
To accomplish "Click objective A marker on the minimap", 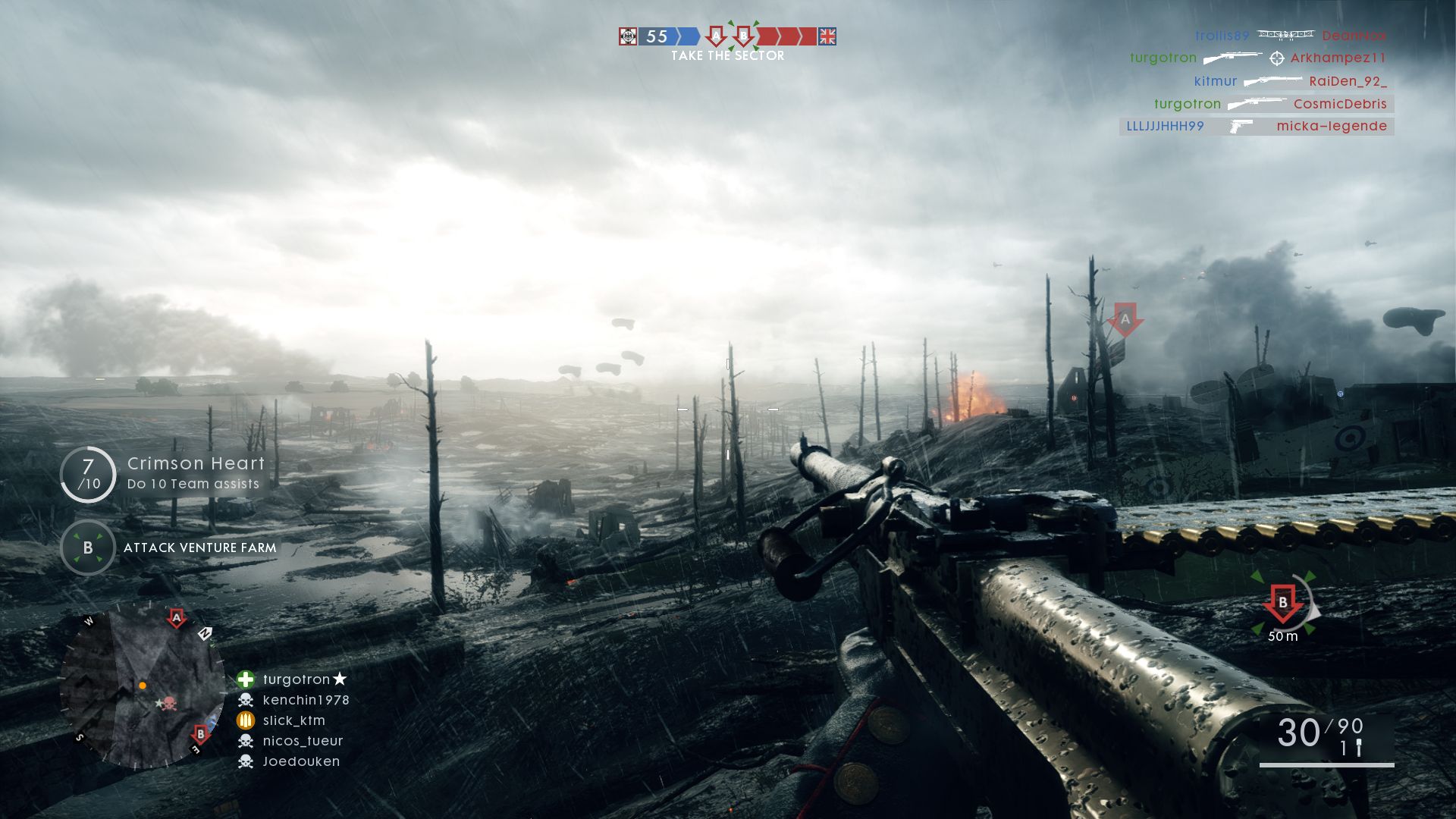I will [177, 618].
